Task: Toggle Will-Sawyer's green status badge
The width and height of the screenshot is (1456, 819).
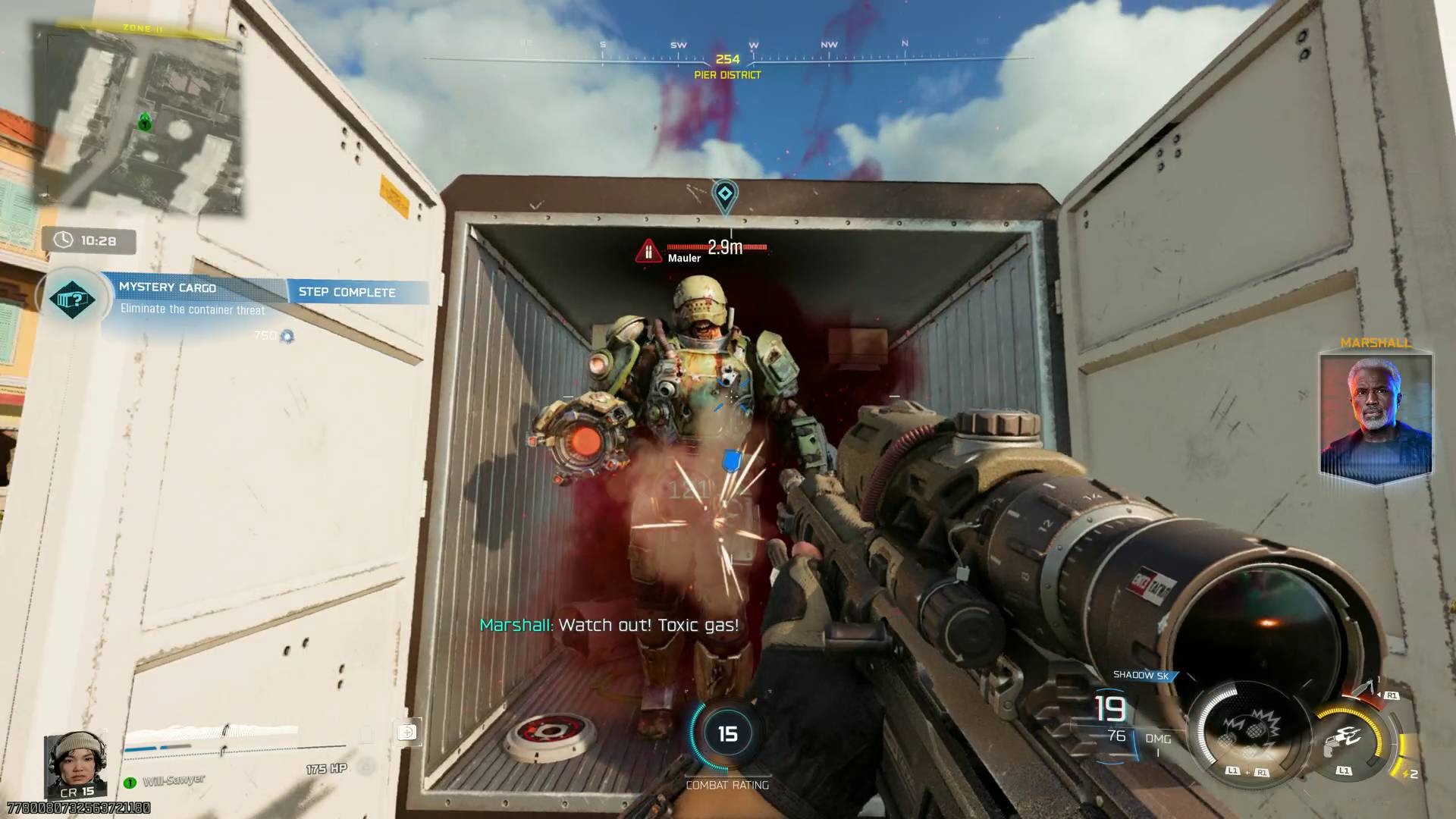Action: point(130,783)
